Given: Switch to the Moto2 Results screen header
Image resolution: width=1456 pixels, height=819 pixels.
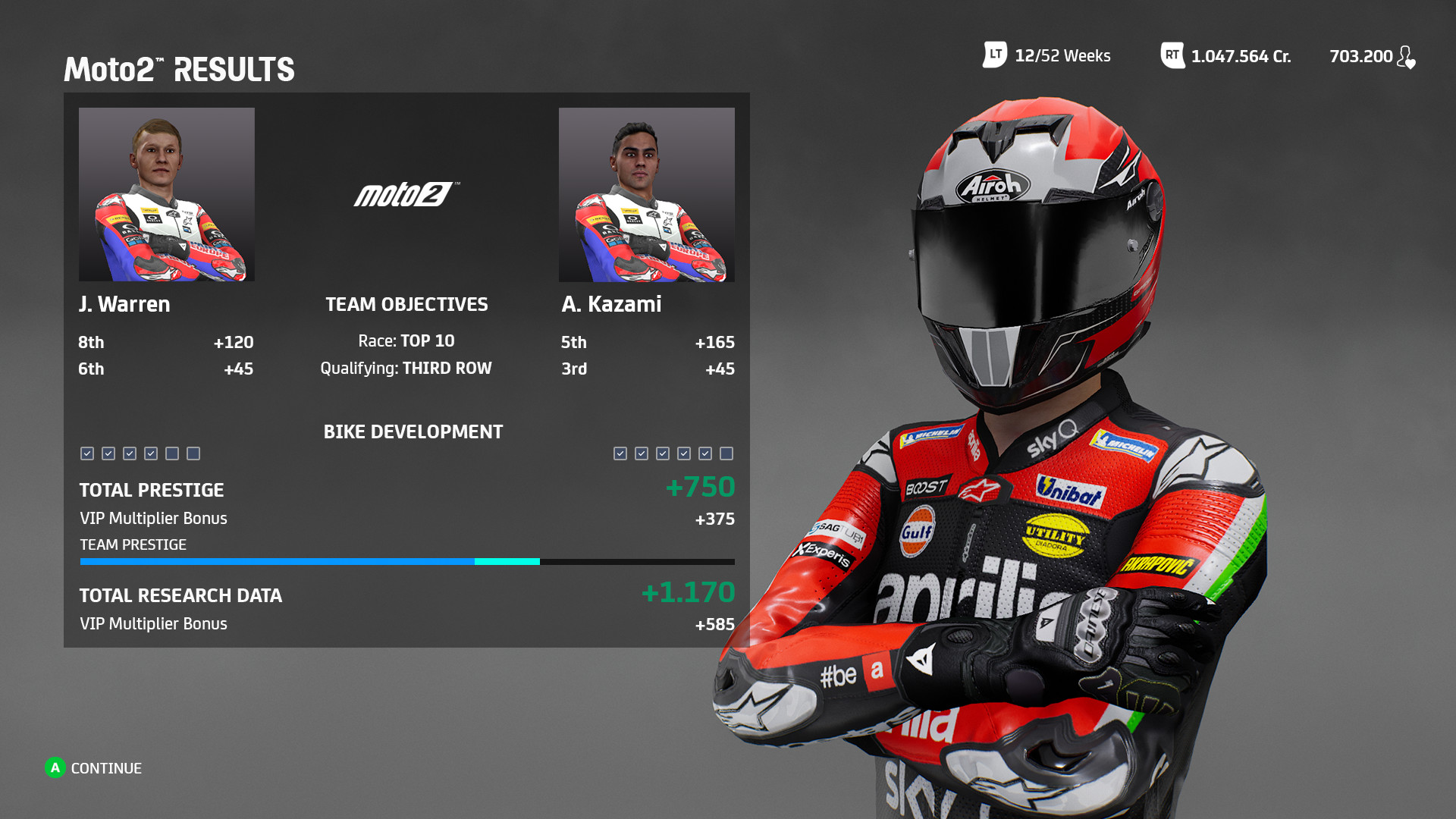Looking at the screenshot, I should click(179, 69).
